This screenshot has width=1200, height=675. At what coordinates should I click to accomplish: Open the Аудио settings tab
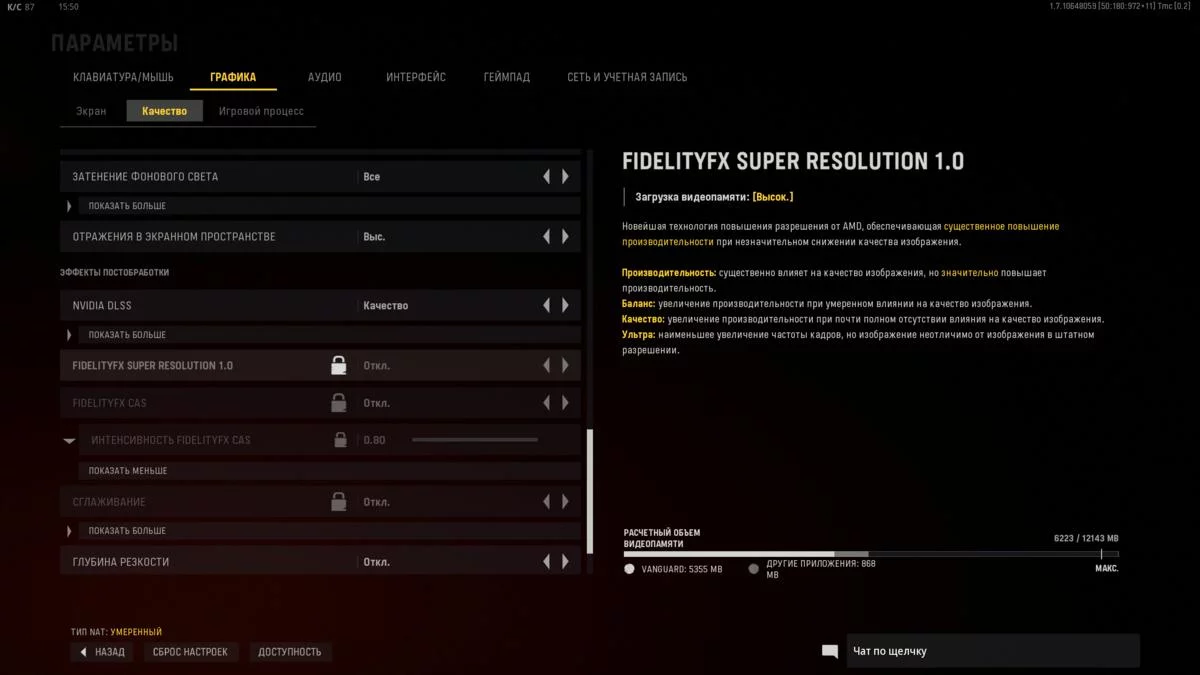coord(324,77)
